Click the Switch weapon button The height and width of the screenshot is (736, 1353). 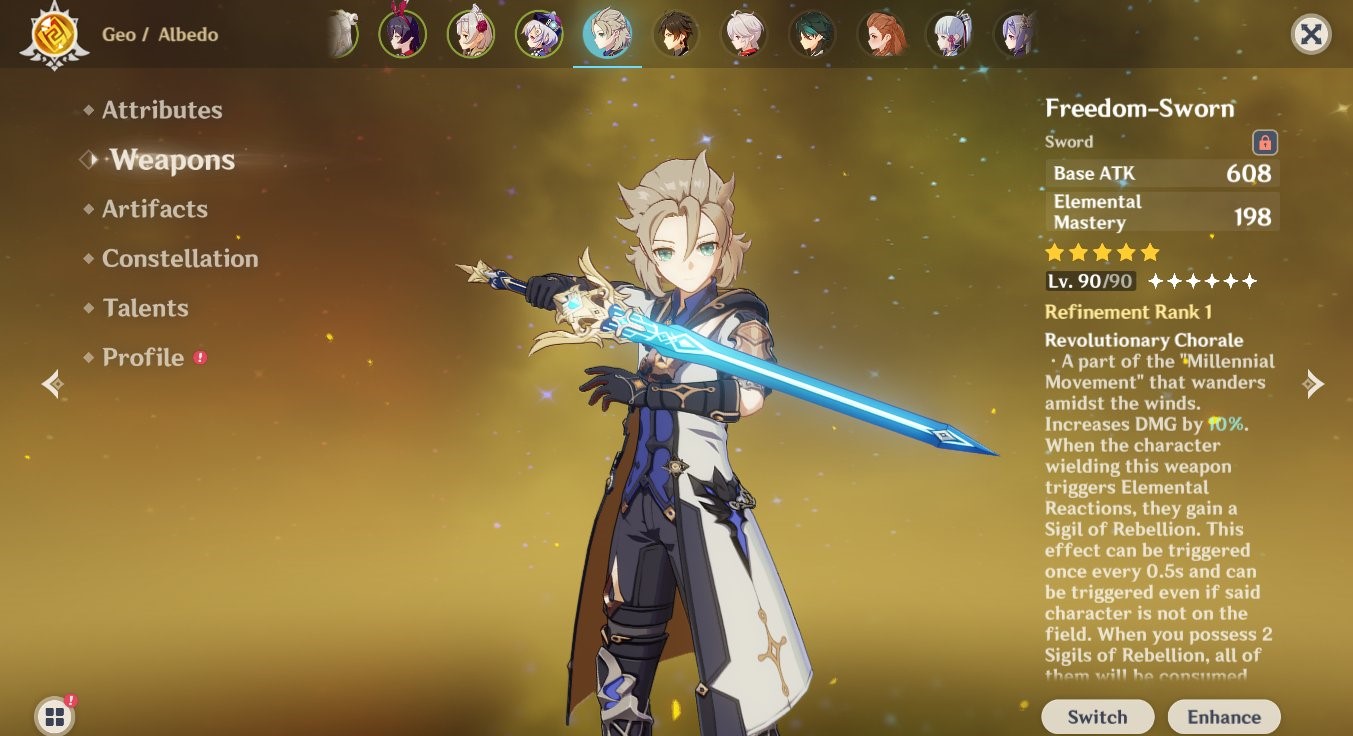click(1097, 716)
